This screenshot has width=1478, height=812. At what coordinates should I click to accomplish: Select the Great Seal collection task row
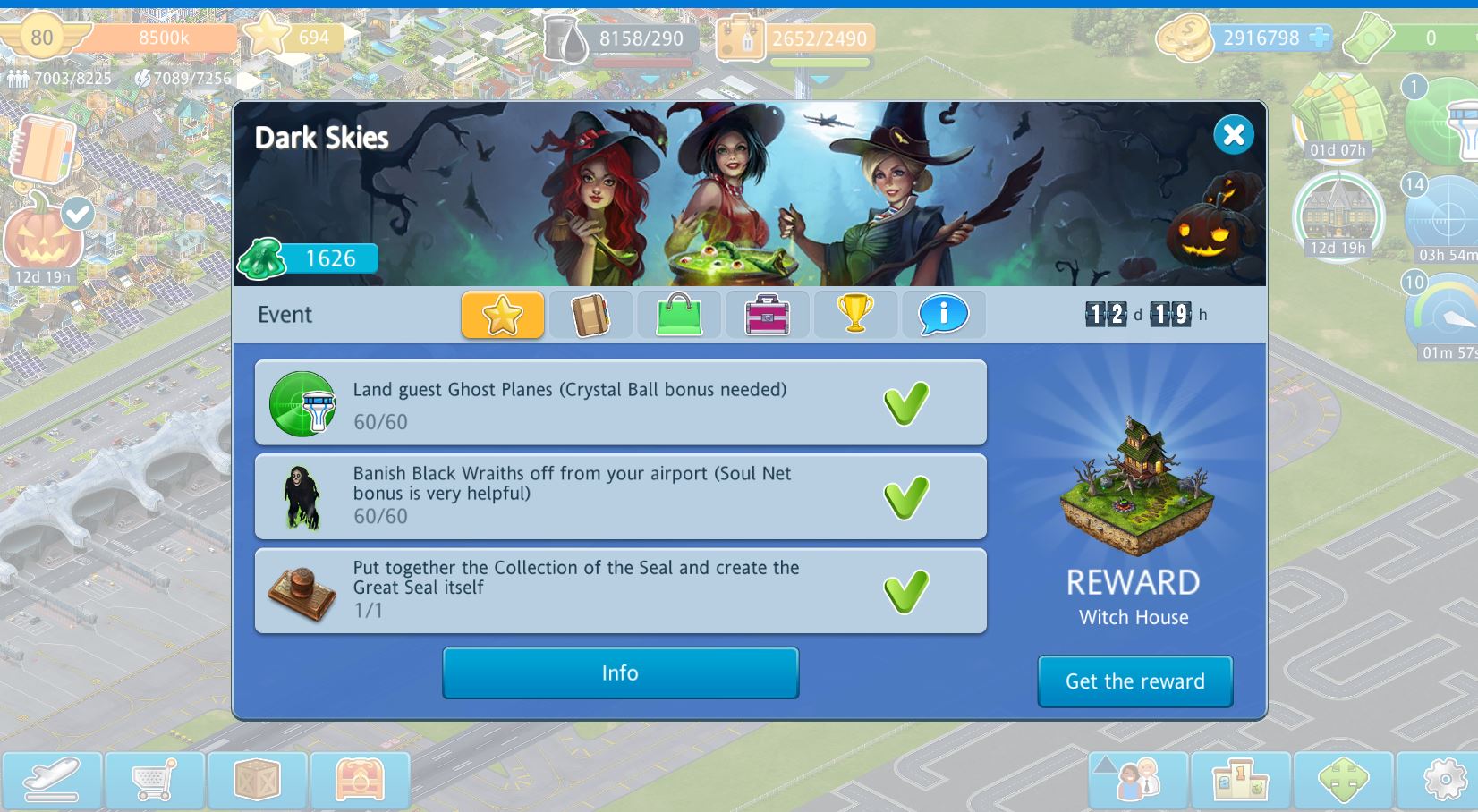[620, 591]
